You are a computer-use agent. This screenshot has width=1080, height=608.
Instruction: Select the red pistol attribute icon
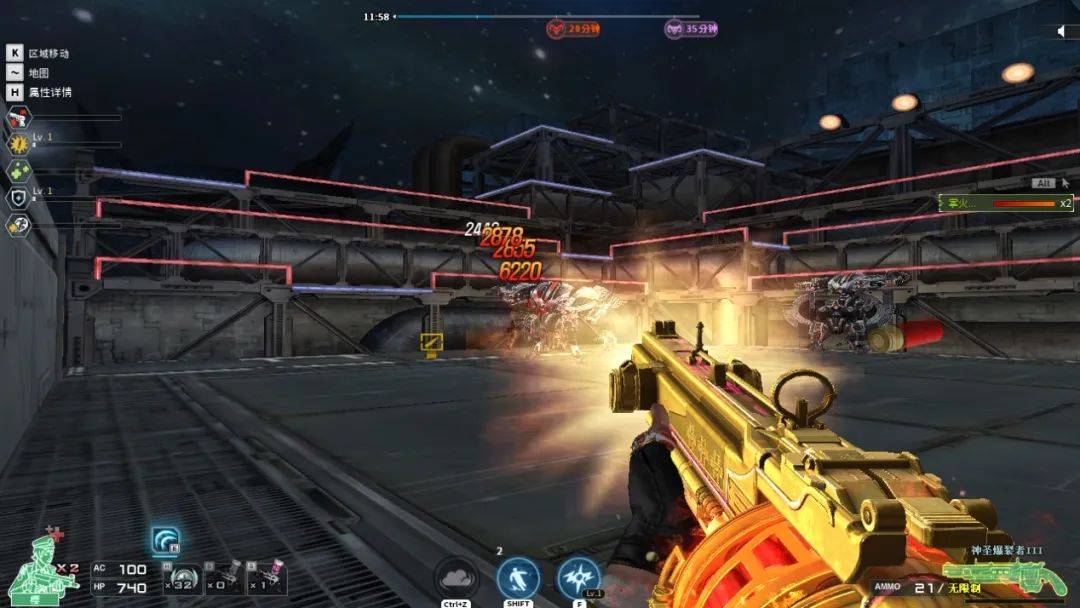coord(18,118)
